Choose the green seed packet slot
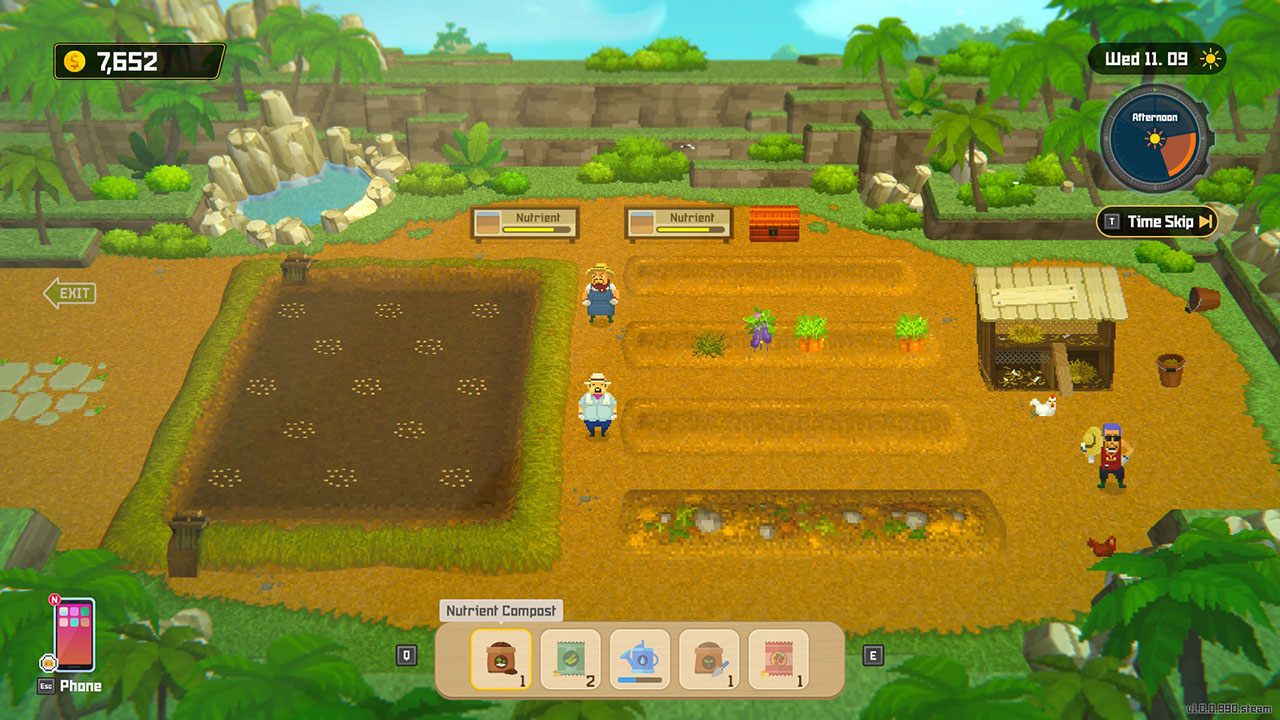Image resolution: width=1280 pixels, height=720 pixels. pyautogui.click(x=570, y=659)
